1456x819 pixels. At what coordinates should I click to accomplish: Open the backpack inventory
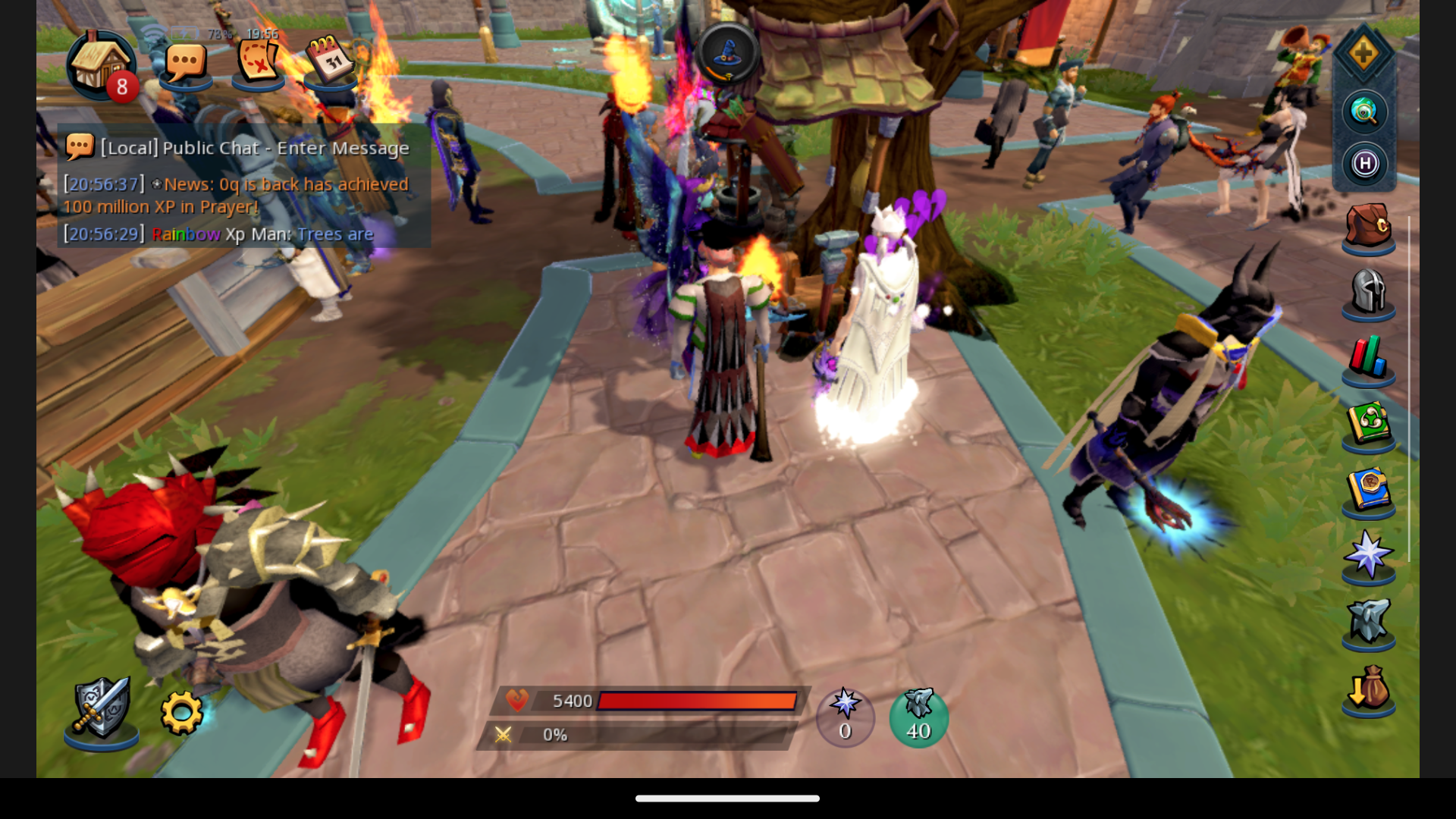(1368, 226)
